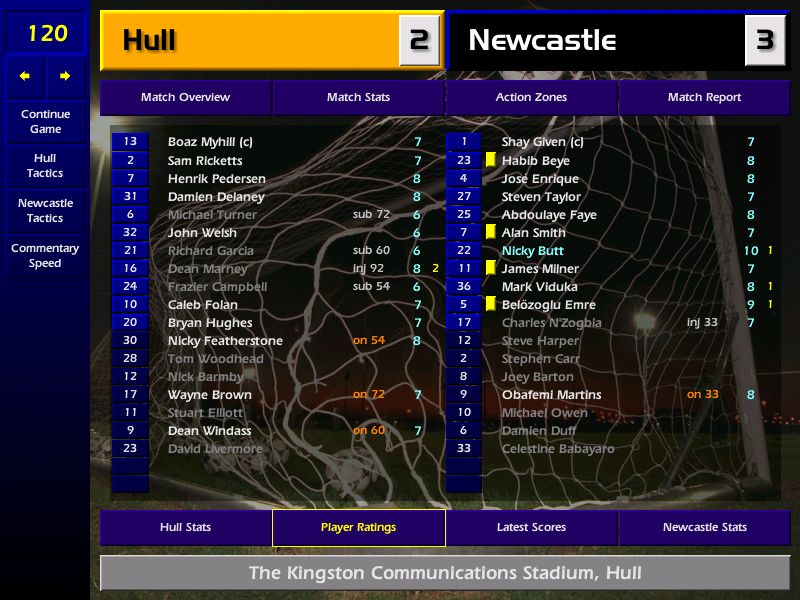Go forward with the right arrow
Image resolution: width=800 pixels, height=600 pixels.
tap(65, 76)
